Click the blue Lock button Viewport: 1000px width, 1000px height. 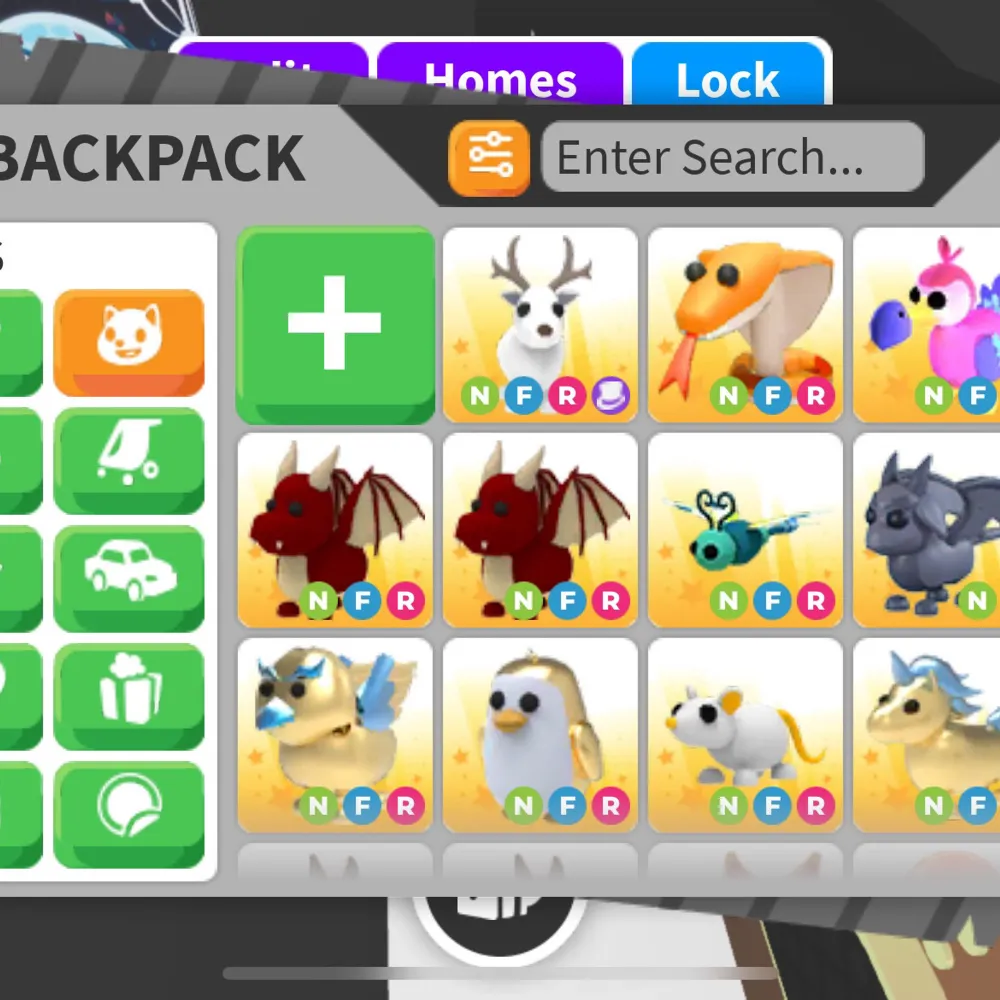pos(727,78)
